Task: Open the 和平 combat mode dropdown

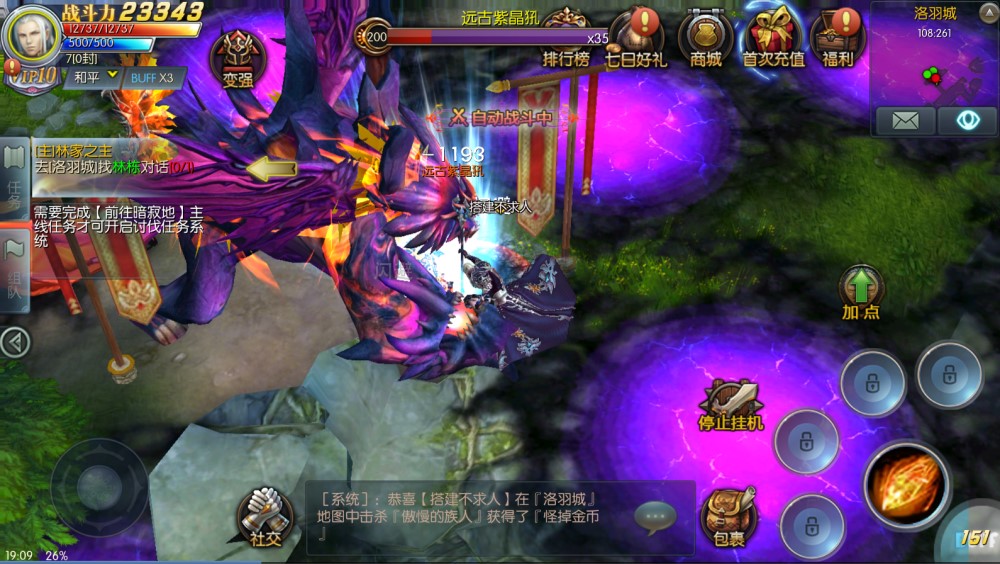Action: [95, 76]
